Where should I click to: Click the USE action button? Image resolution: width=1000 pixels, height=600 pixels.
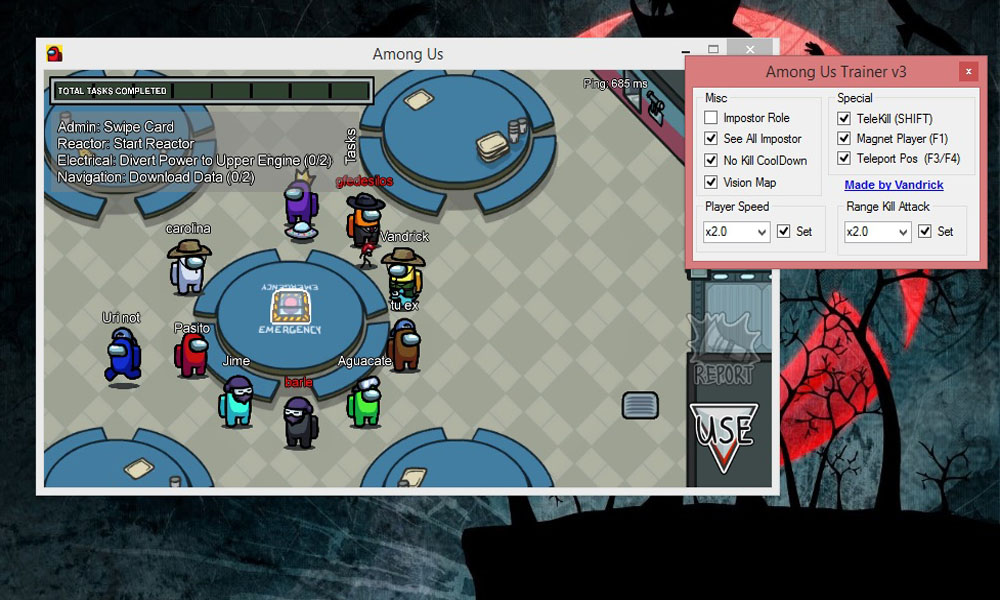[x=725, y=435]
